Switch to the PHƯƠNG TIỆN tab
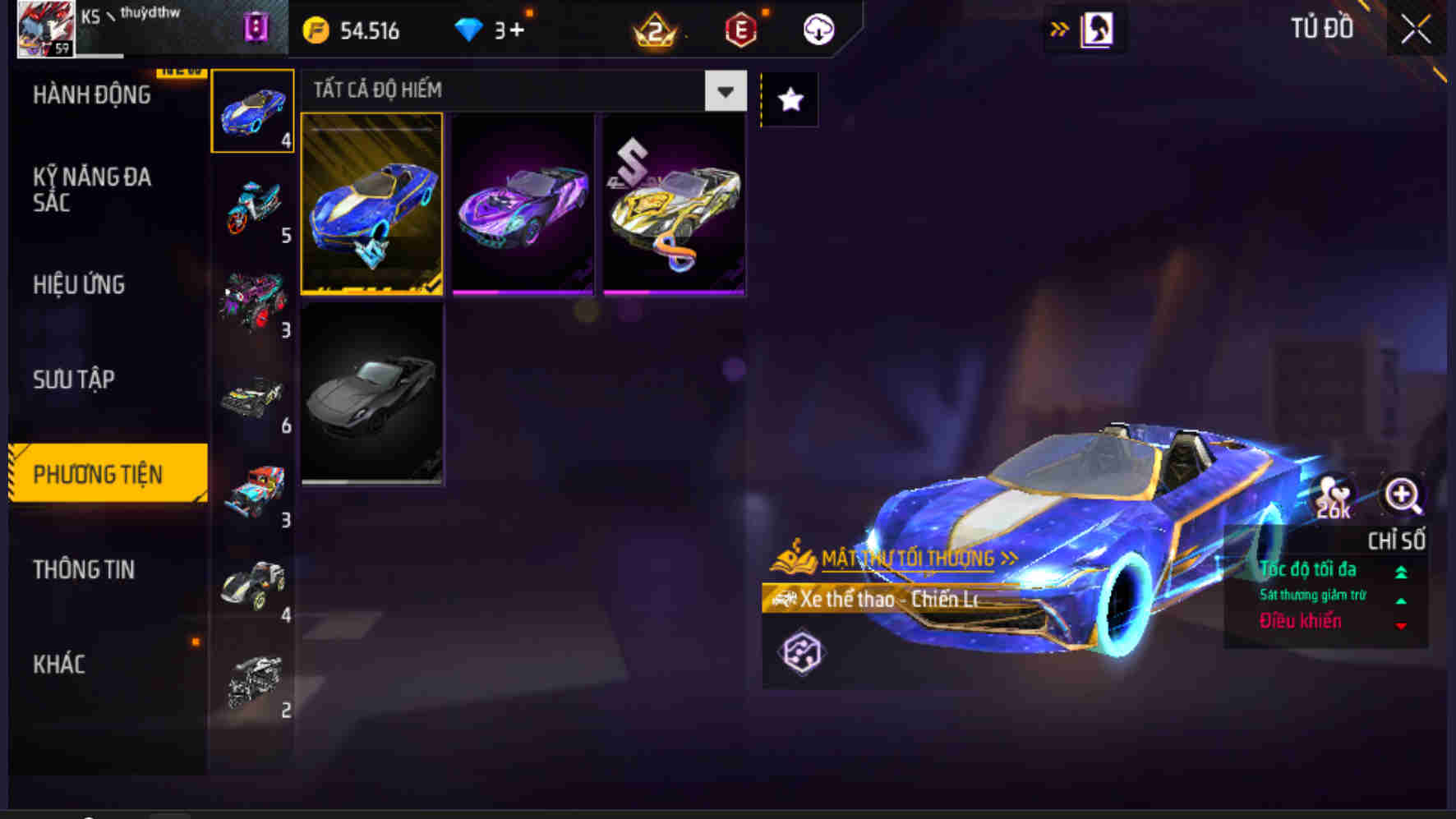Screen dimensions: 1456x819 pyautogui.click(x=108, y=474)
